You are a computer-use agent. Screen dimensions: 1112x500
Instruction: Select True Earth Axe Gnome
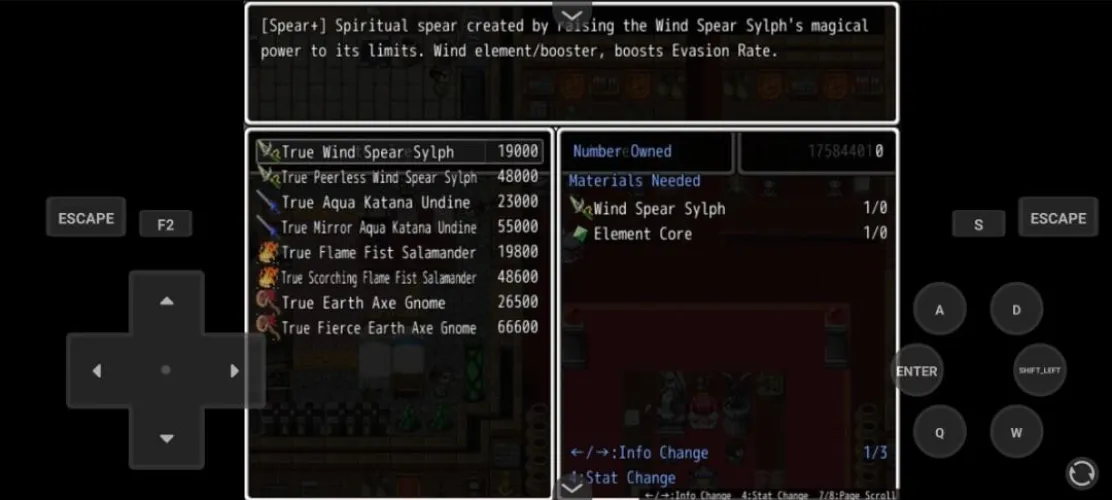pyautogui.click(x=400, y=302)
